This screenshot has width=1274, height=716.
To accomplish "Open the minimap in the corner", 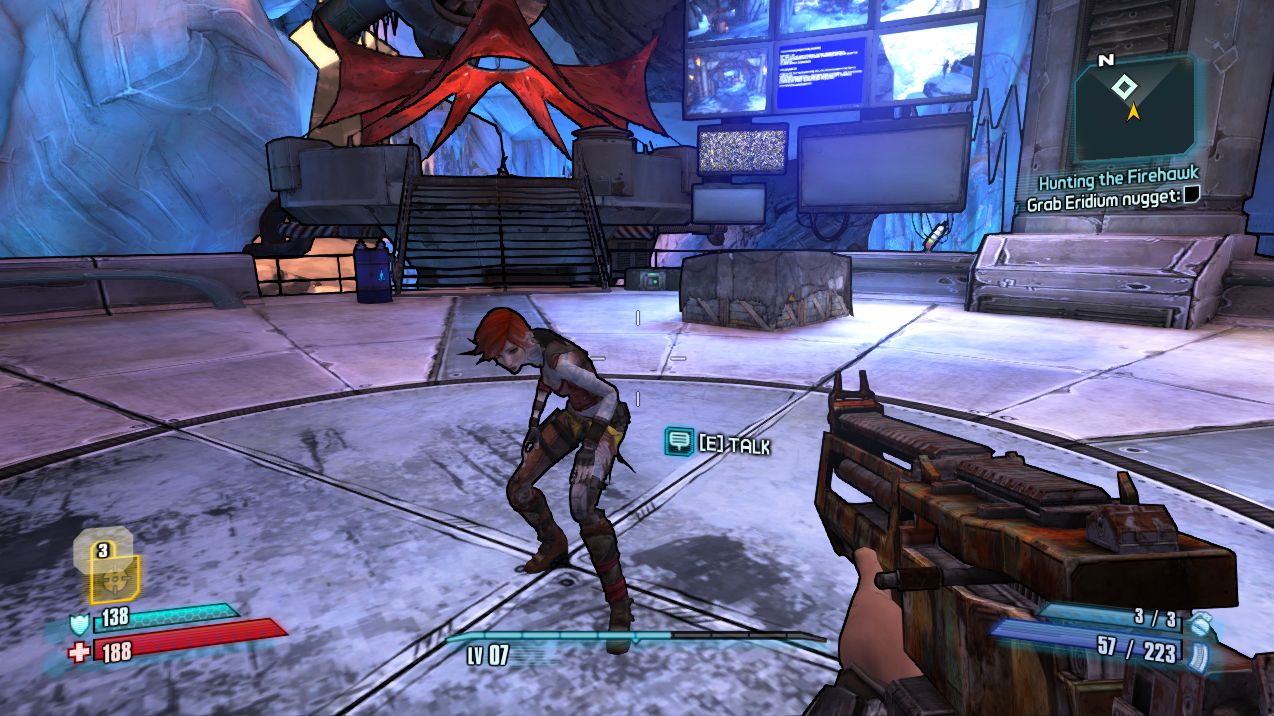I will (x=1134, y=107).
